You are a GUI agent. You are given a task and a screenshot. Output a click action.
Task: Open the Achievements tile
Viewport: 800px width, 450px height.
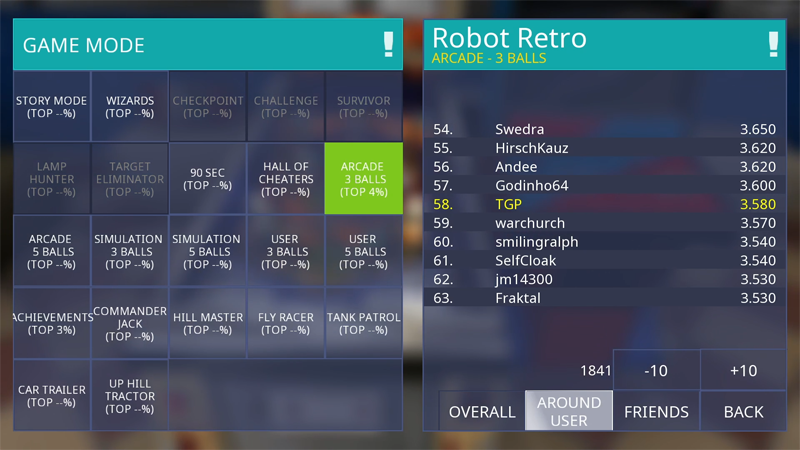pos(52,323)
